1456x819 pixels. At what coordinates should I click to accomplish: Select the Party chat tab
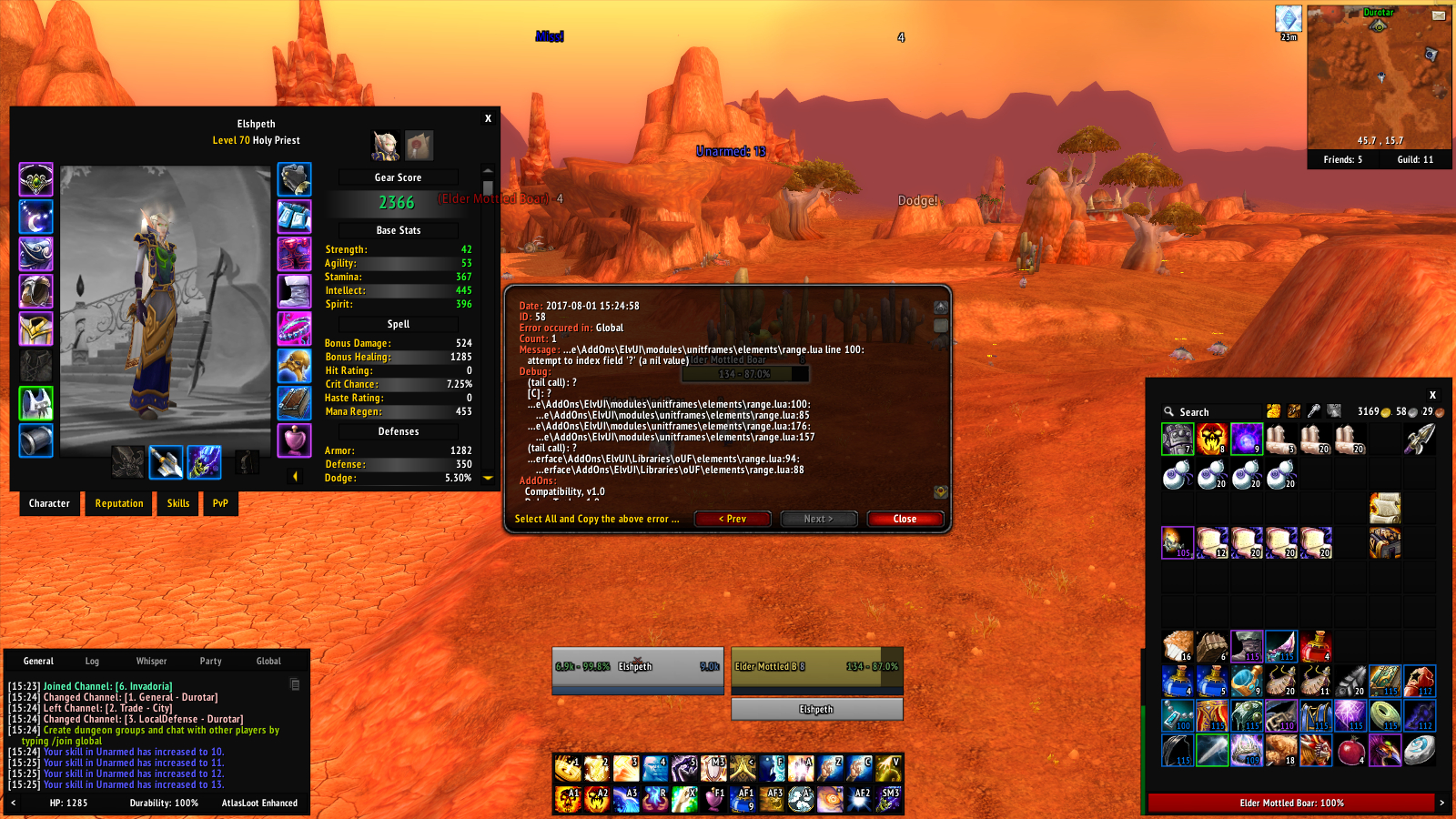coord(210,661)
